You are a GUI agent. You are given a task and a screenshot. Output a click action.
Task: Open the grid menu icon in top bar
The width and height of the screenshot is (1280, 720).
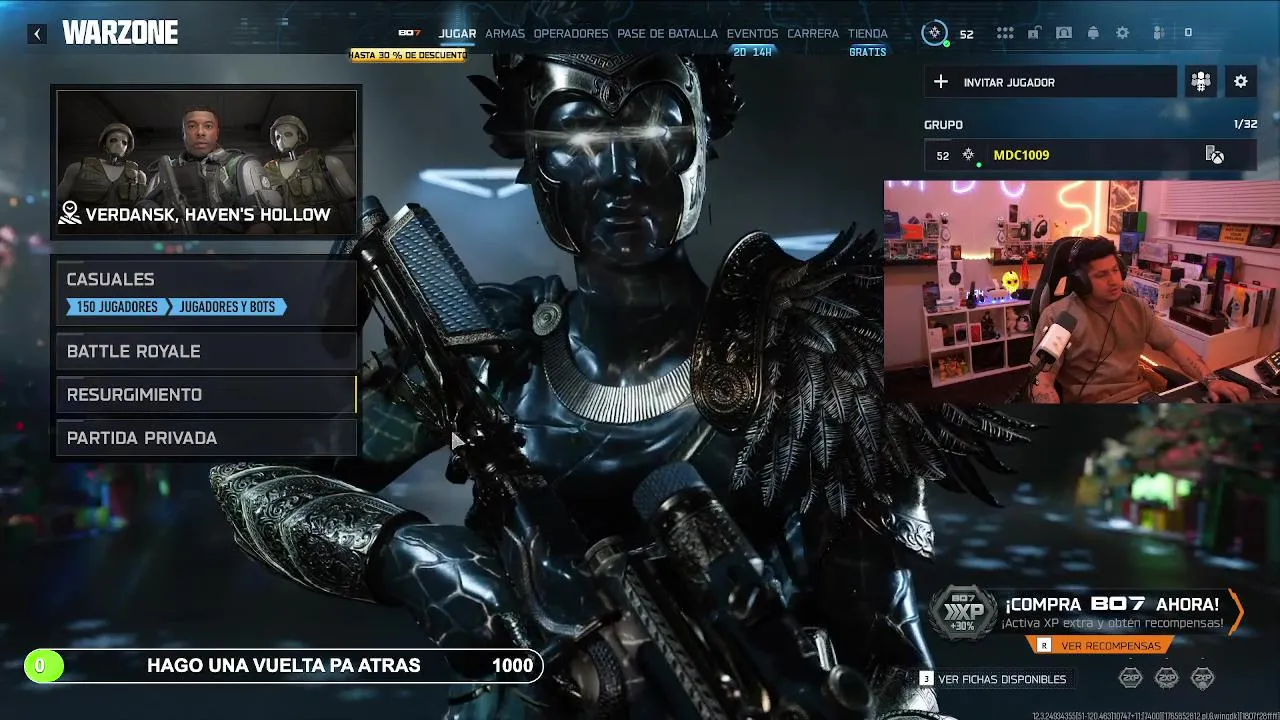1005,33
